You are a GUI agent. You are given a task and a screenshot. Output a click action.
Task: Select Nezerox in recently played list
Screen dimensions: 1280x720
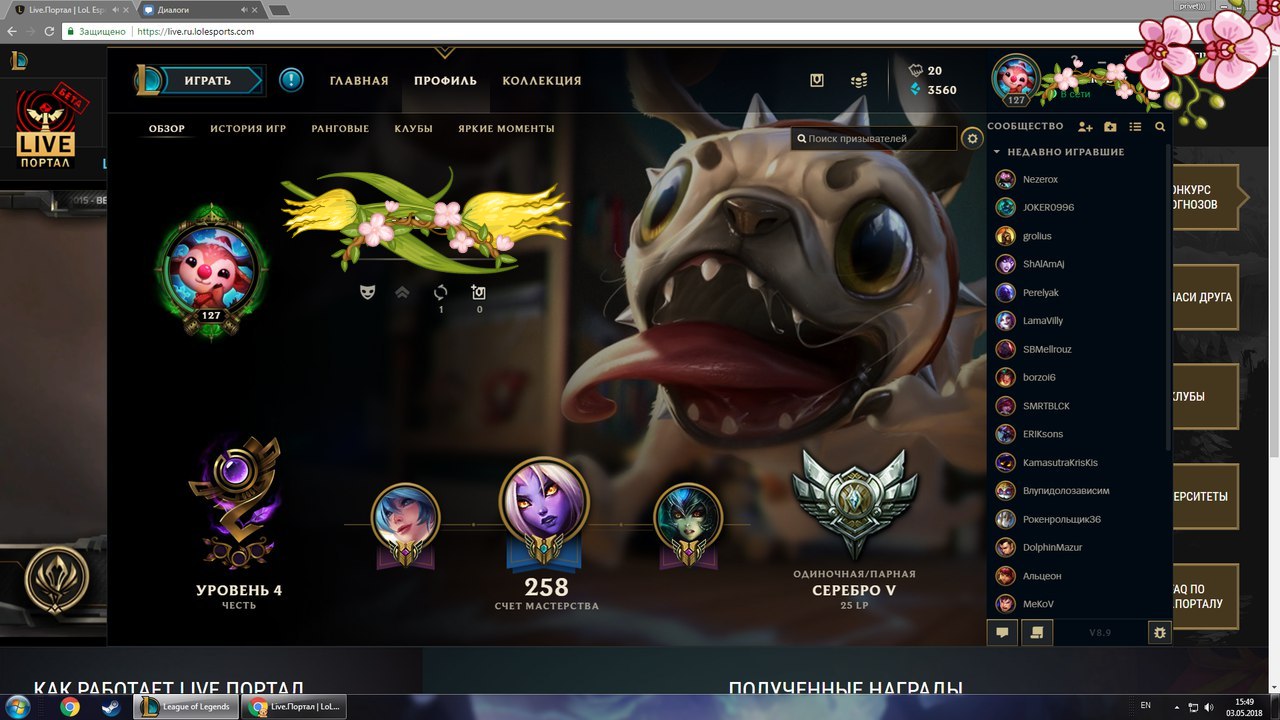(1040, 180)
